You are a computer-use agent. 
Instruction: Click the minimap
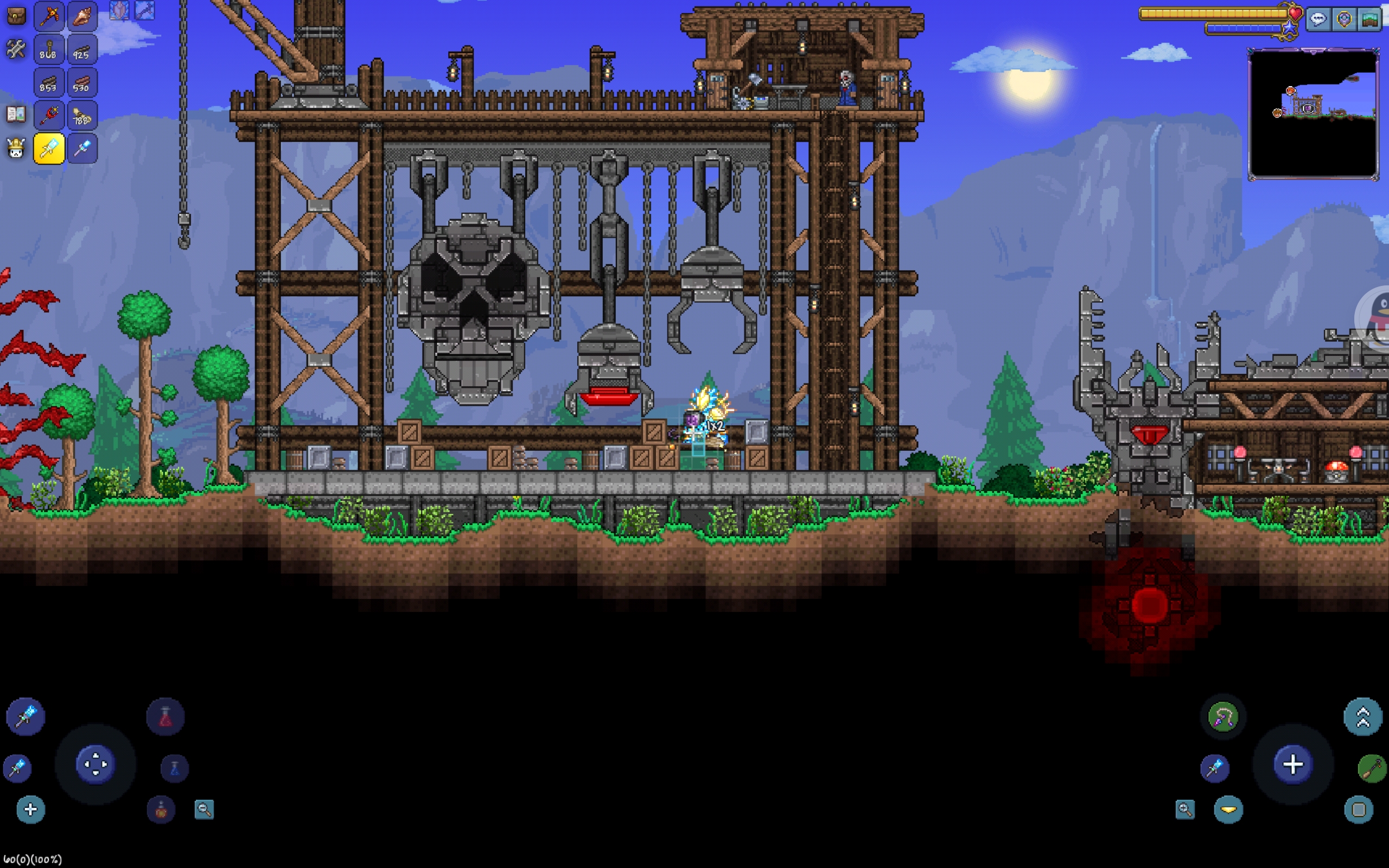click(1313, 114)
